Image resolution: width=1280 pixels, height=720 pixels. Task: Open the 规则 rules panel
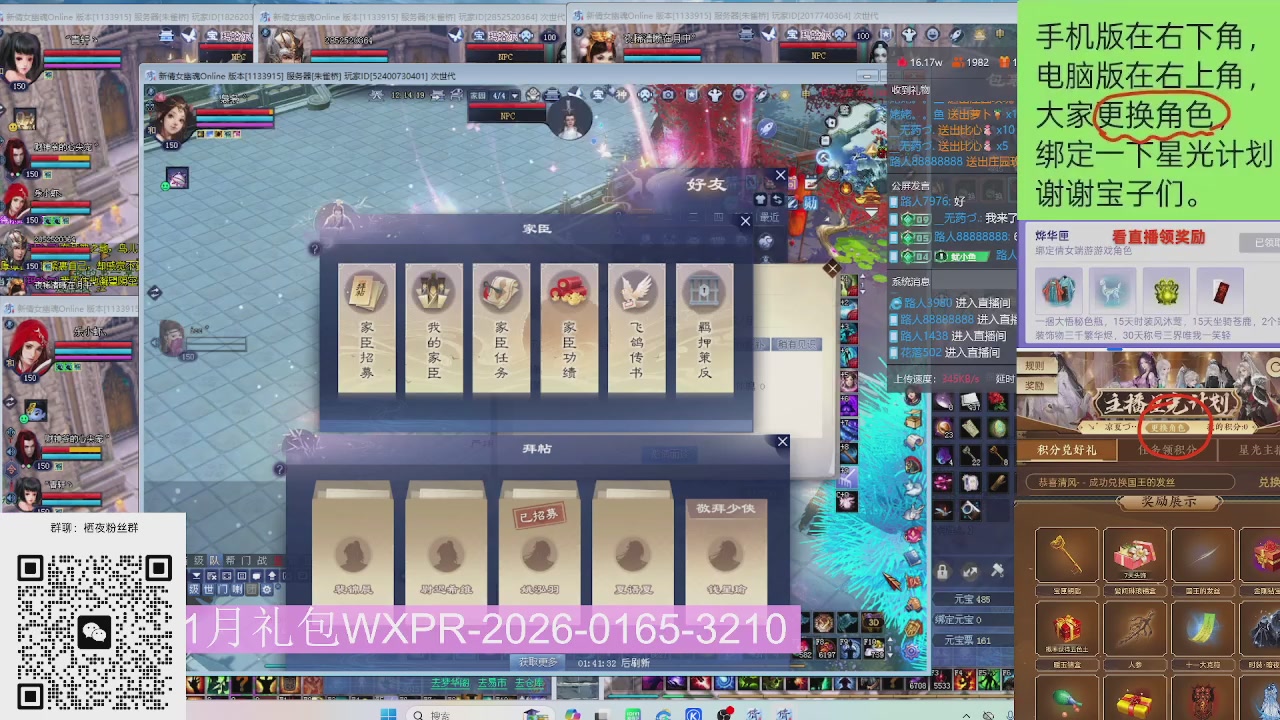click(1034, 365)
